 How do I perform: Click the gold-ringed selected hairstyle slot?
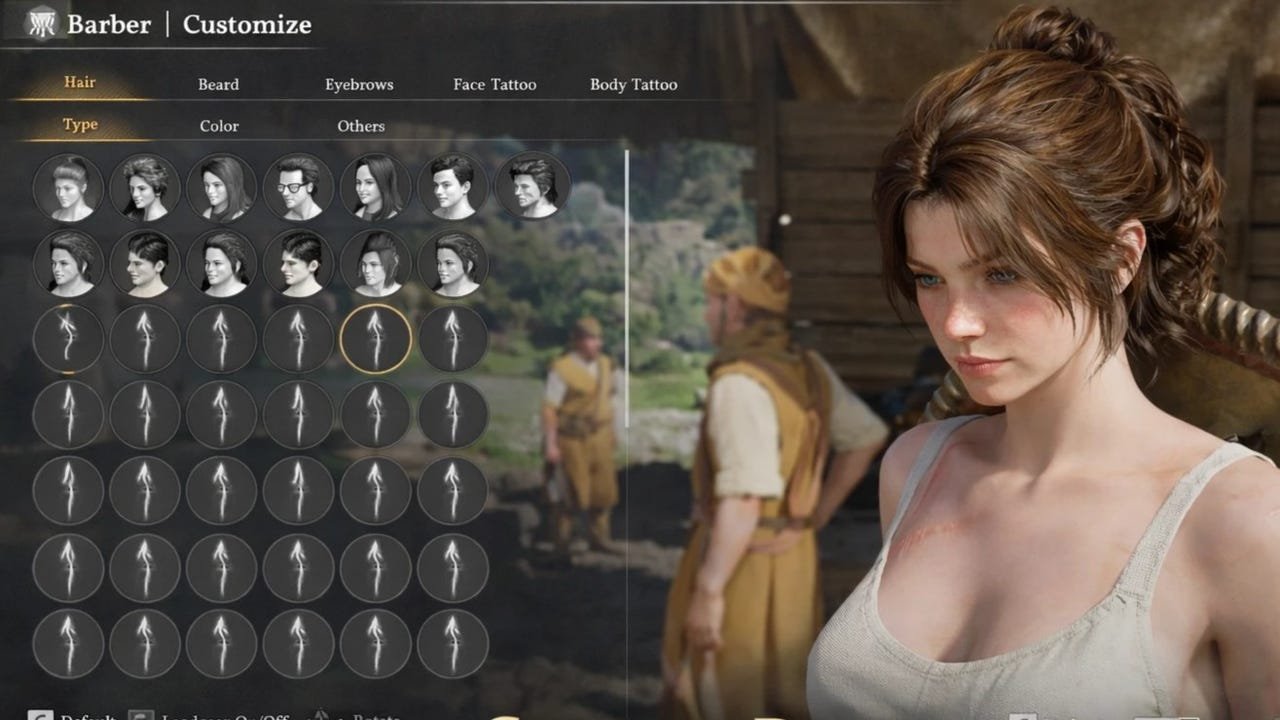[x=376, y=340]
